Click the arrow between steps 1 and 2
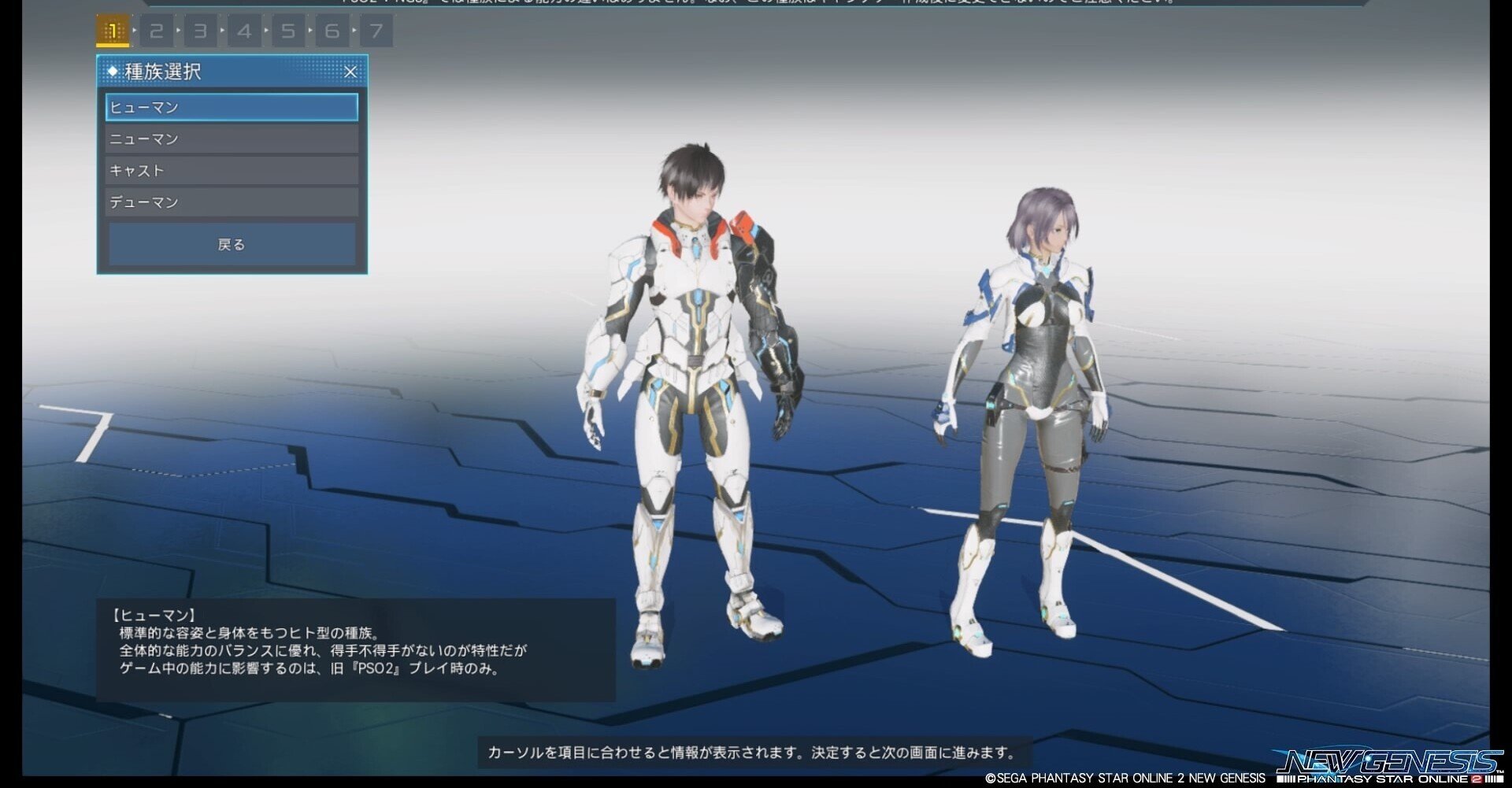 pos(135,31)
